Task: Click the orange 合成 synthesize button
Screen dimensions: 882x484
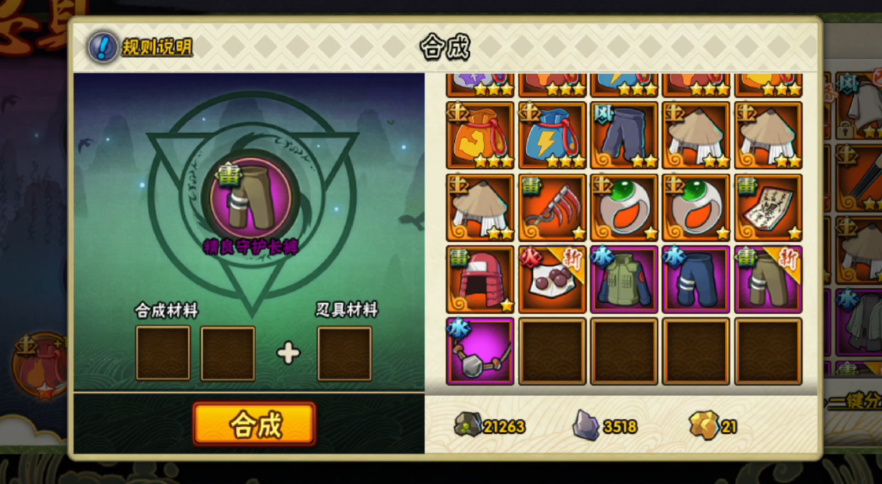Action: 254,424
